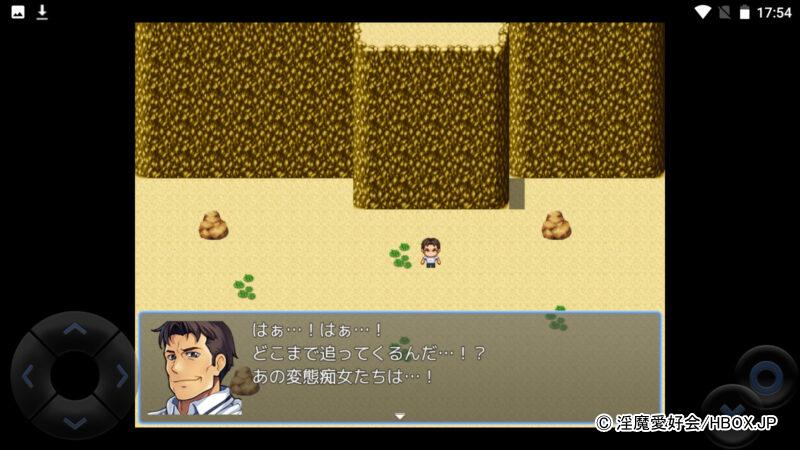Tap the left arrow on the virtual d-pad

pyautogui.click(x=28, y=377)
